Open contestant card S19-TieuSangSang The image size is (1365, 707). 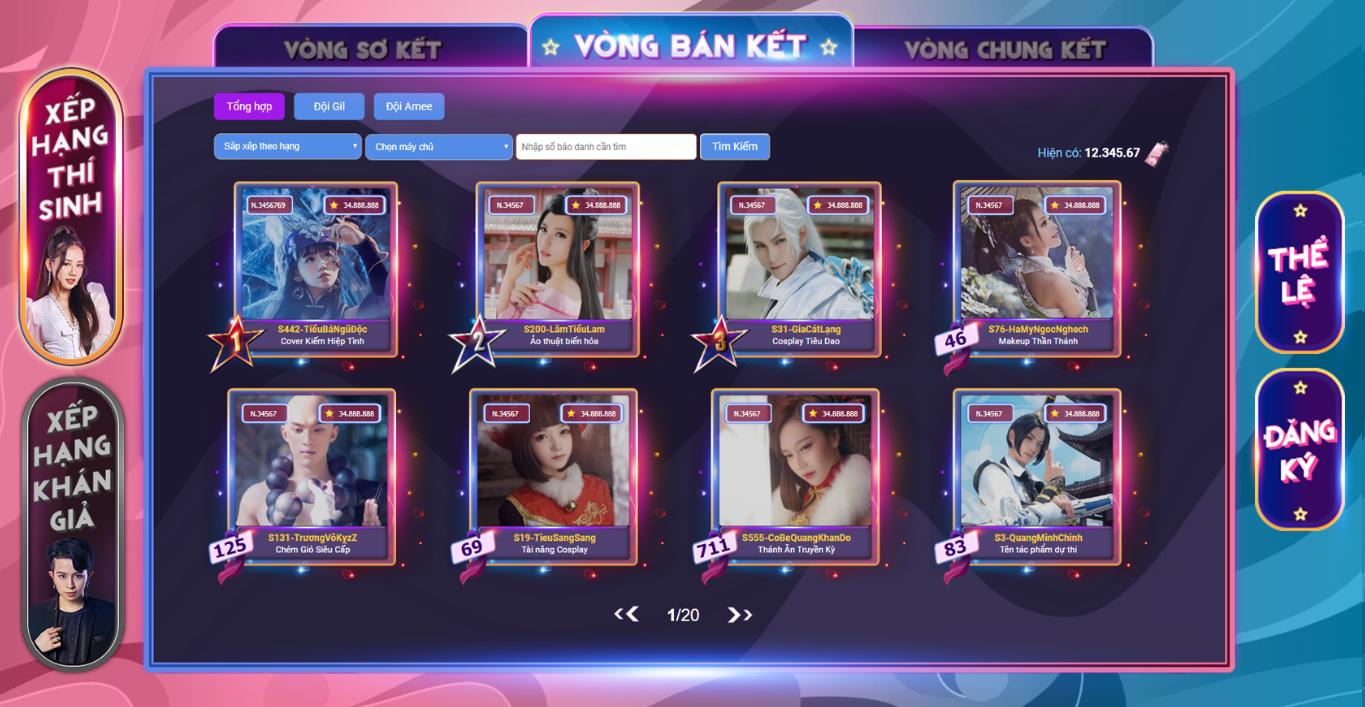tap(553, 475)
